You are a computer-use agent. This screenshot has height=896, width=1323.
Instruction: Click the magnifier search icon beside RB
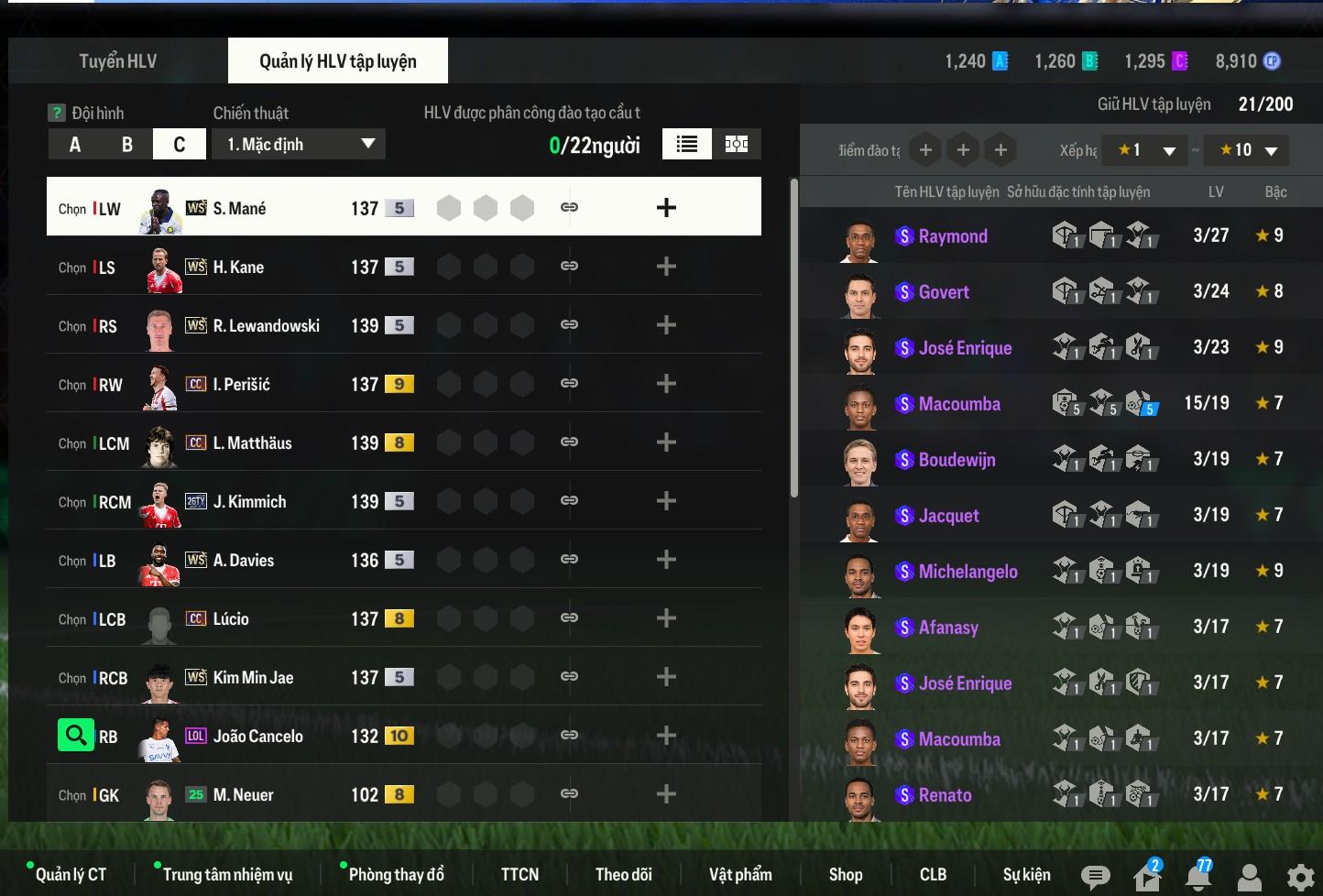[x=75, y=735]
